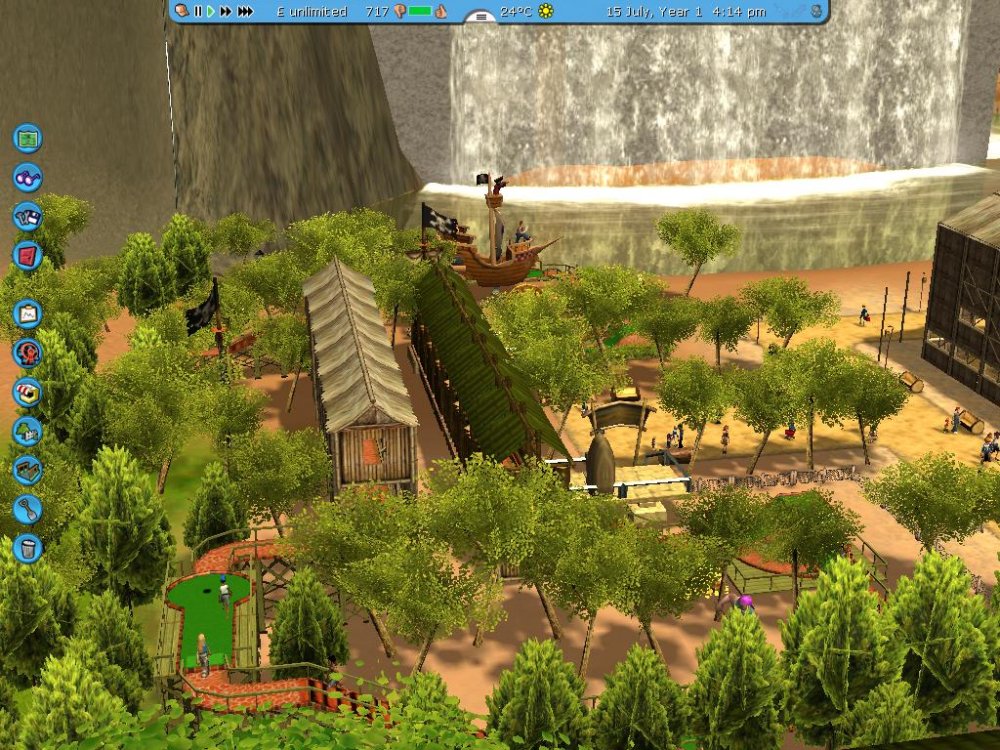This screenshot has height=750, width=1000.
Task: Set game speed to double fast-forward
Action: 227,11
